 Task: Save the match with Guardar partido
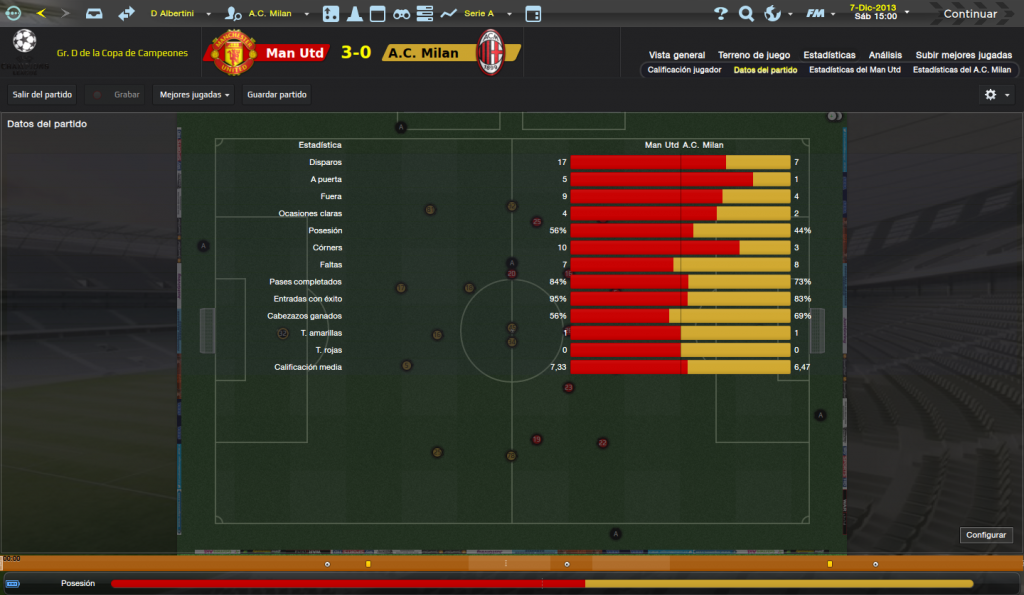click(x=277, y=94)
